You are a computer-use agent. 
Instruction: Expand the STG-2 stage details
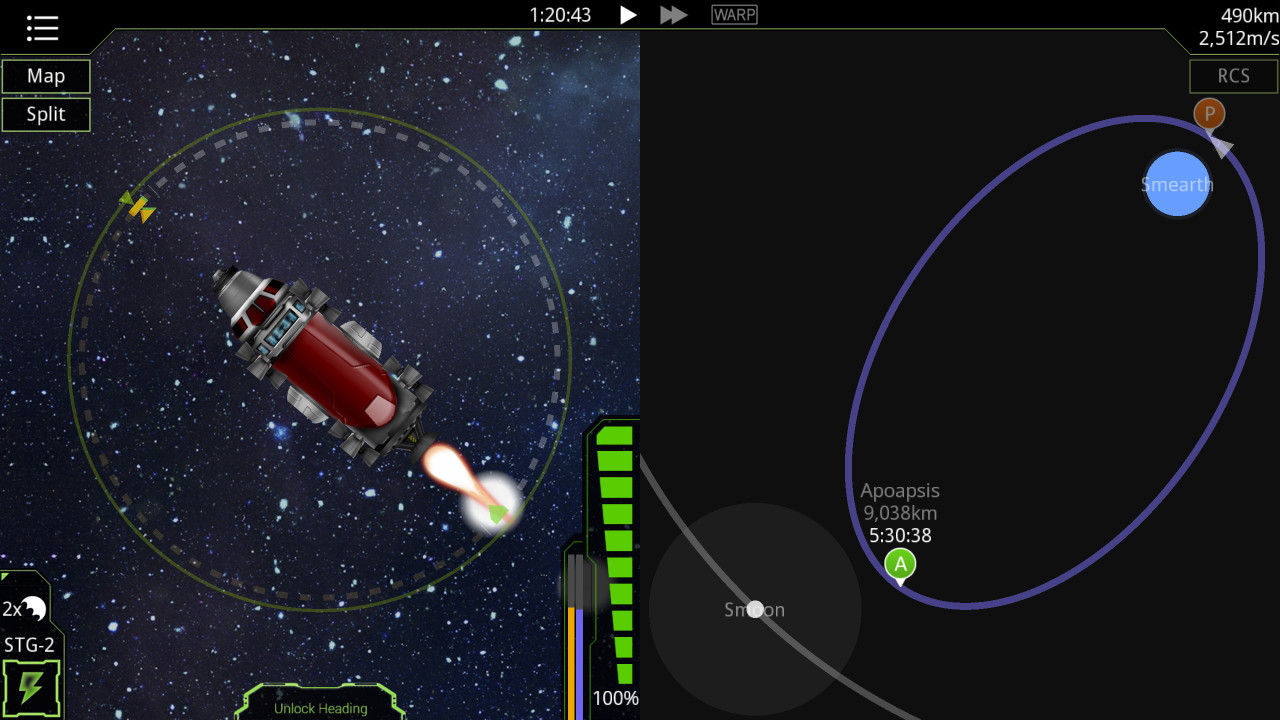(29, 645)
